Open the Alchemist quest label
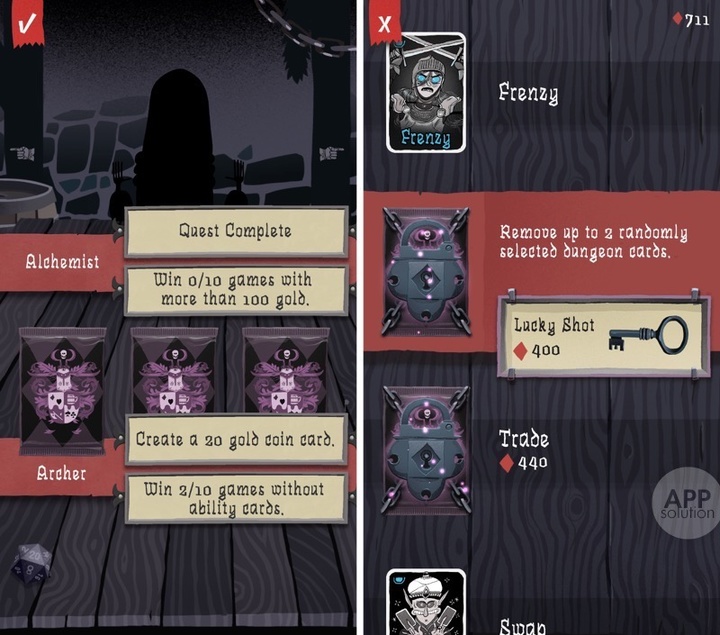The width and height of the screenshot is (720, 635). point(62,262)
